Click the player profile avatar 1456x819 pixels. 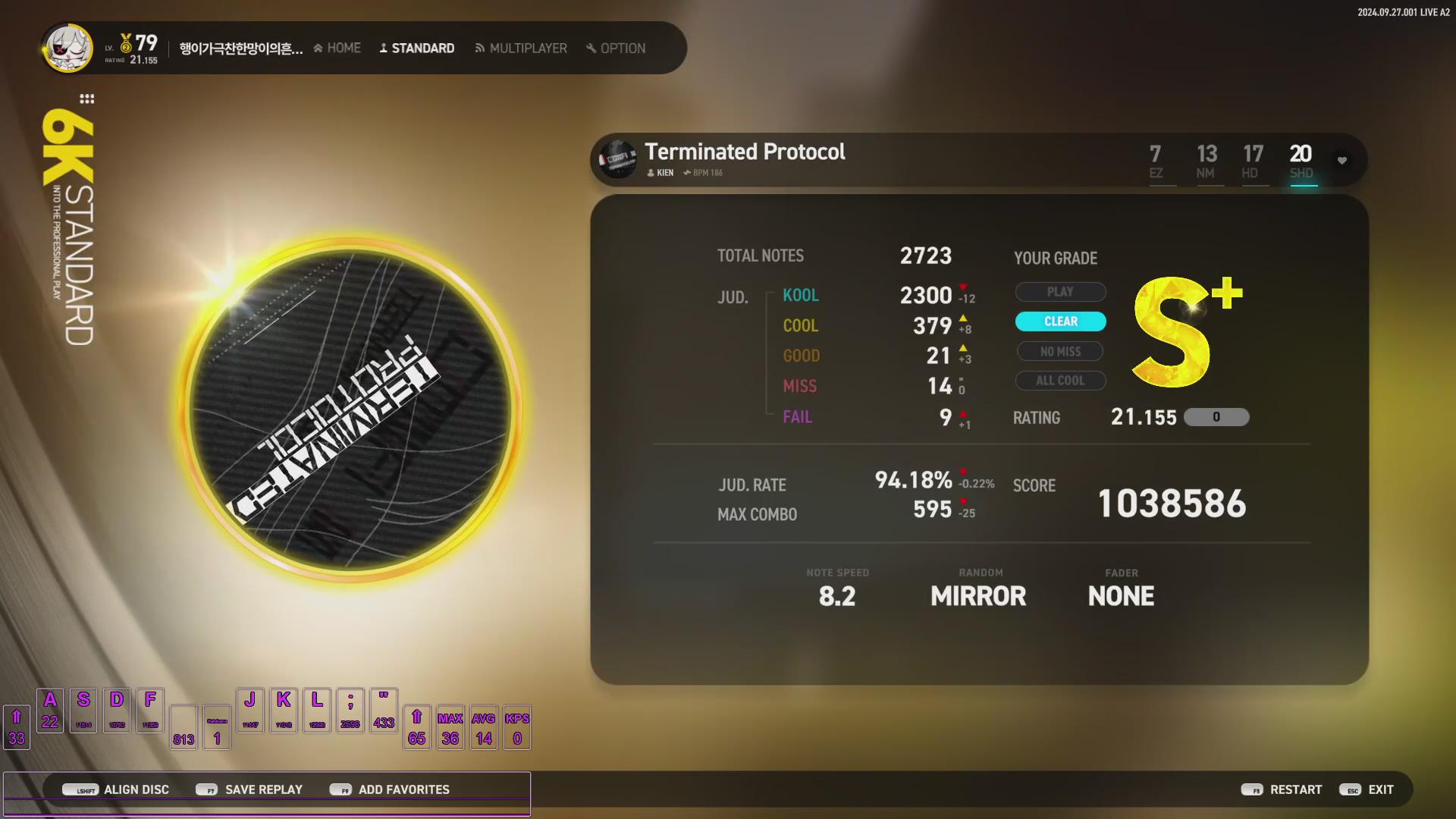[68, 48]
